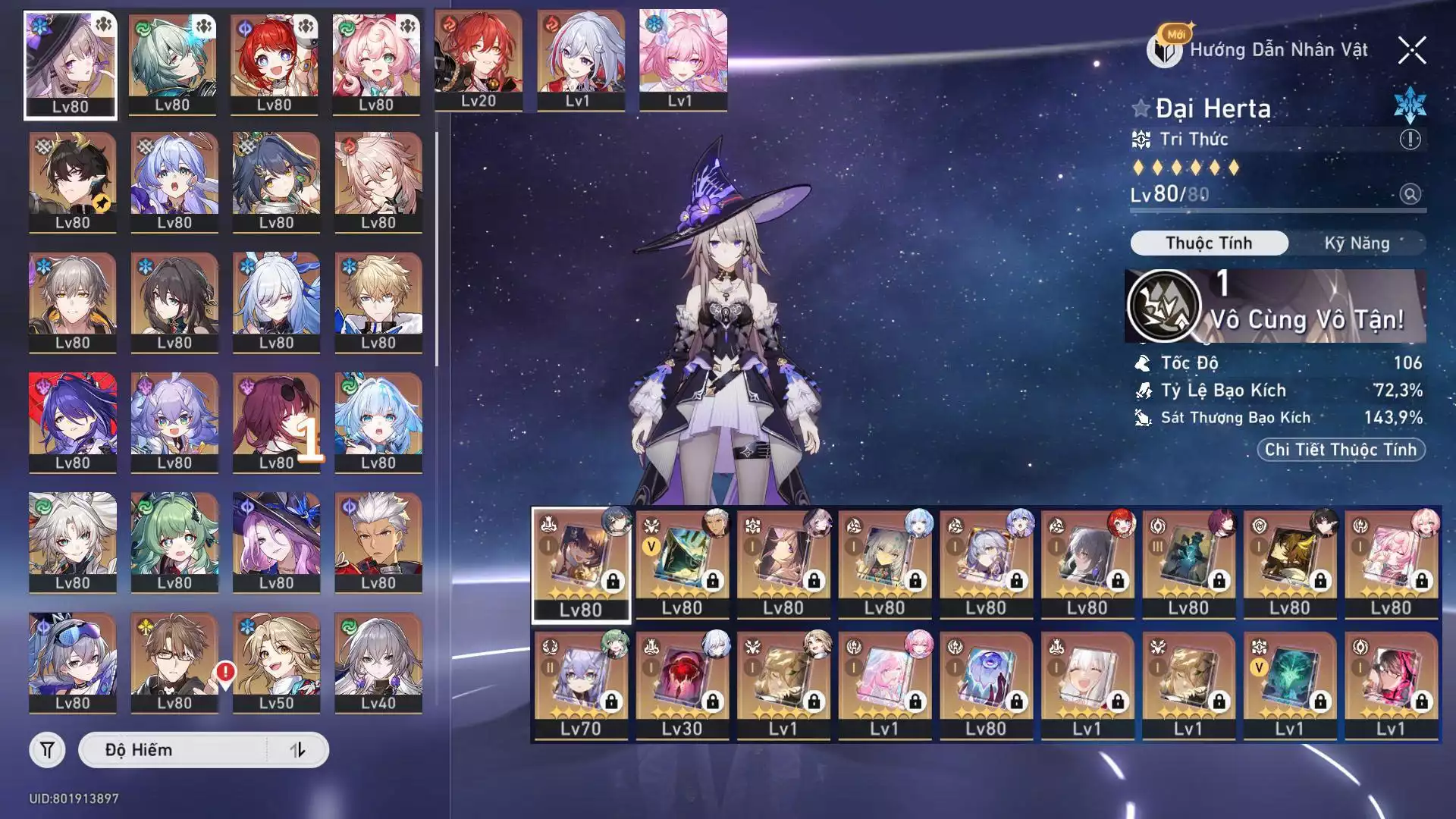The height and width of the screenshot is (819, 1456).
Task: Open Chi Tiết Thuộc Tính details
Action: 1340,450
